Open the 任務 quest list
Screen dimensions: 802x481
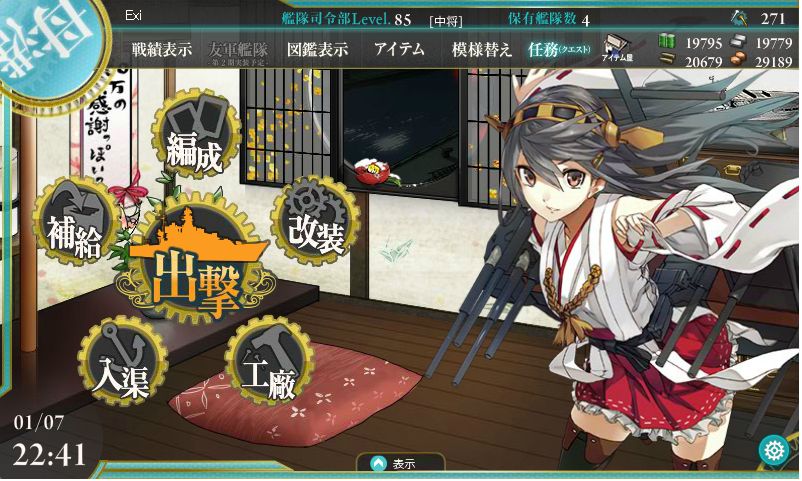pyautogui.click(x=559, y=50)
